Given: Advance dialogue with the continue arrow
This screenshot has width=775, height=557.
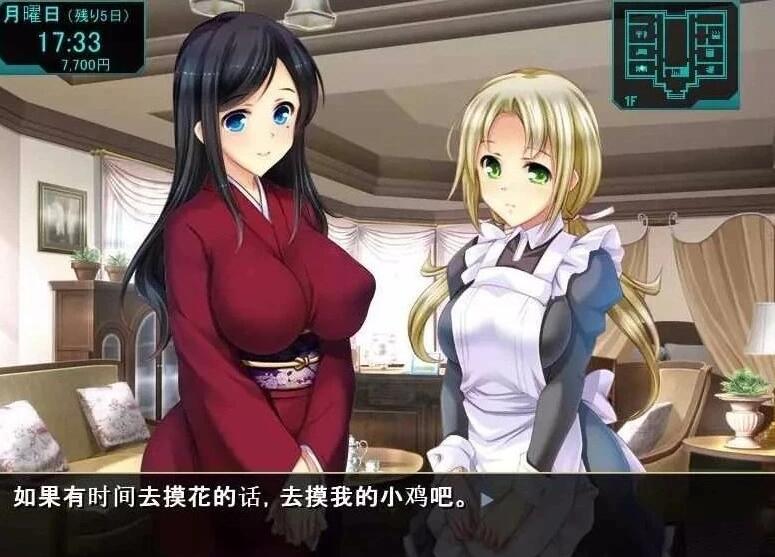Looking at the screenshot, I should 487,499.
